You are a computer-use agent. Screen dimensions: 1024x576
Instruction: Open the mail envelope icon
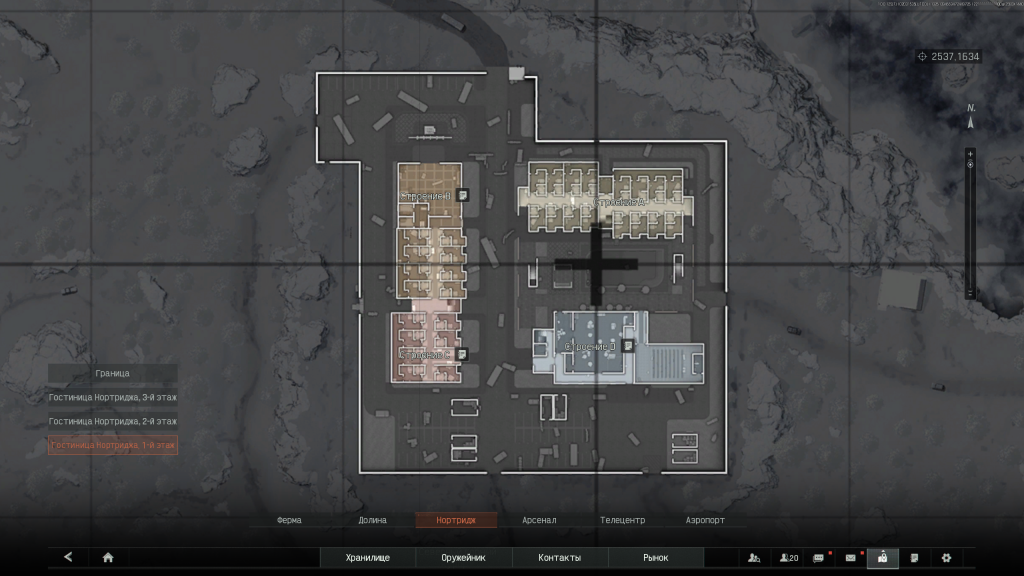pyautogui.click(x=851, y=558)
